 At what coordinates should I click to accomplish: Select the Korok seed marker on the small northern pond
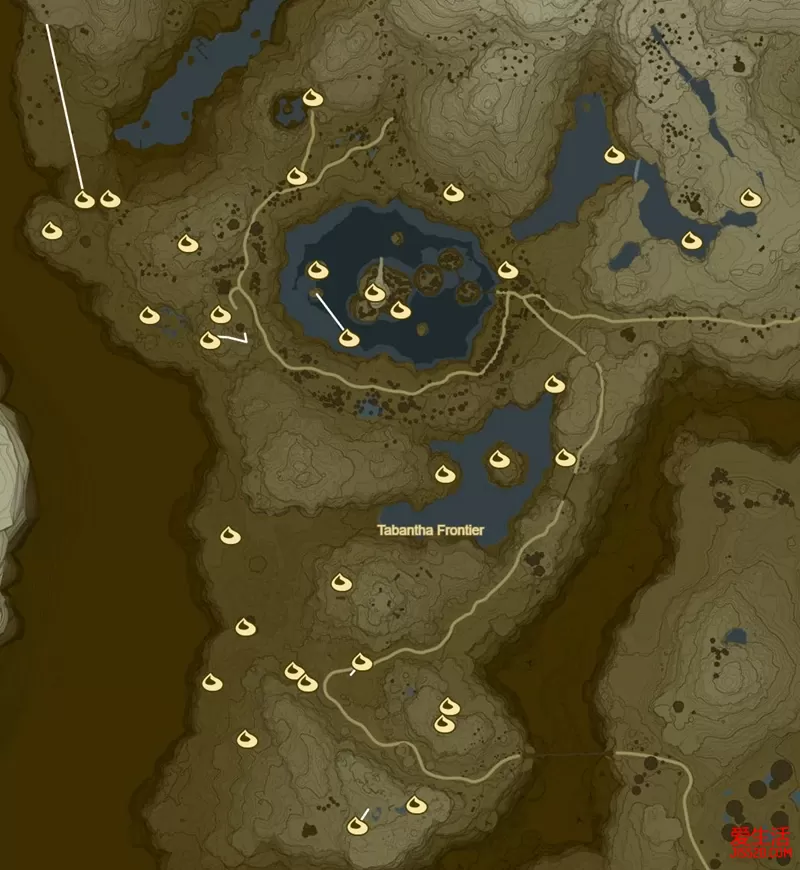(x=311, y=98)
